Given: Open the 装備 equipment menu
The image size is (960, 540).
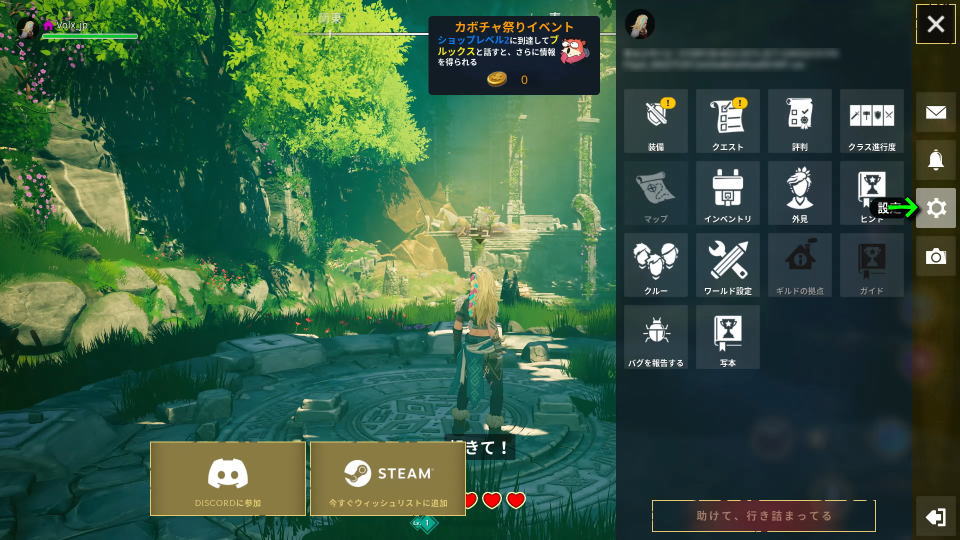Looking at the screenshot, I should pyautogui.click(x=656, y=121).
